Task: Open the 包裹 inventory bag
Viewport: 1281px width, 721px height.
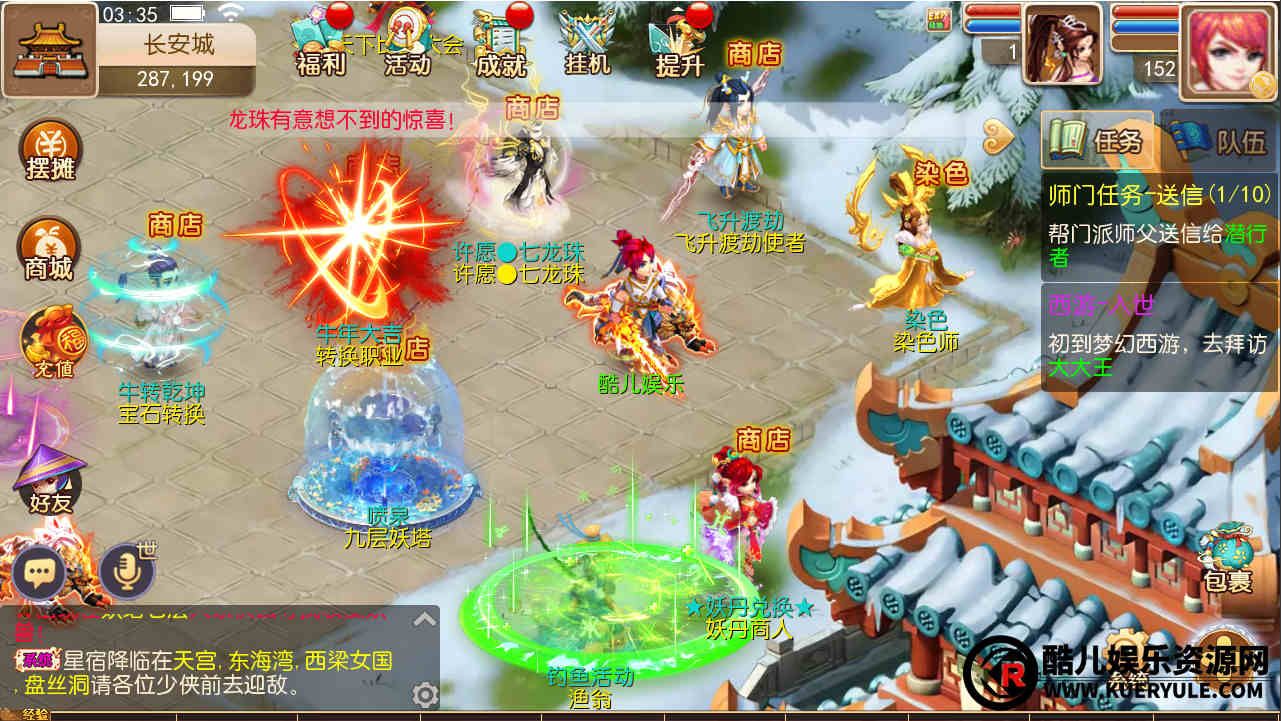Action: click(1227, 560)
